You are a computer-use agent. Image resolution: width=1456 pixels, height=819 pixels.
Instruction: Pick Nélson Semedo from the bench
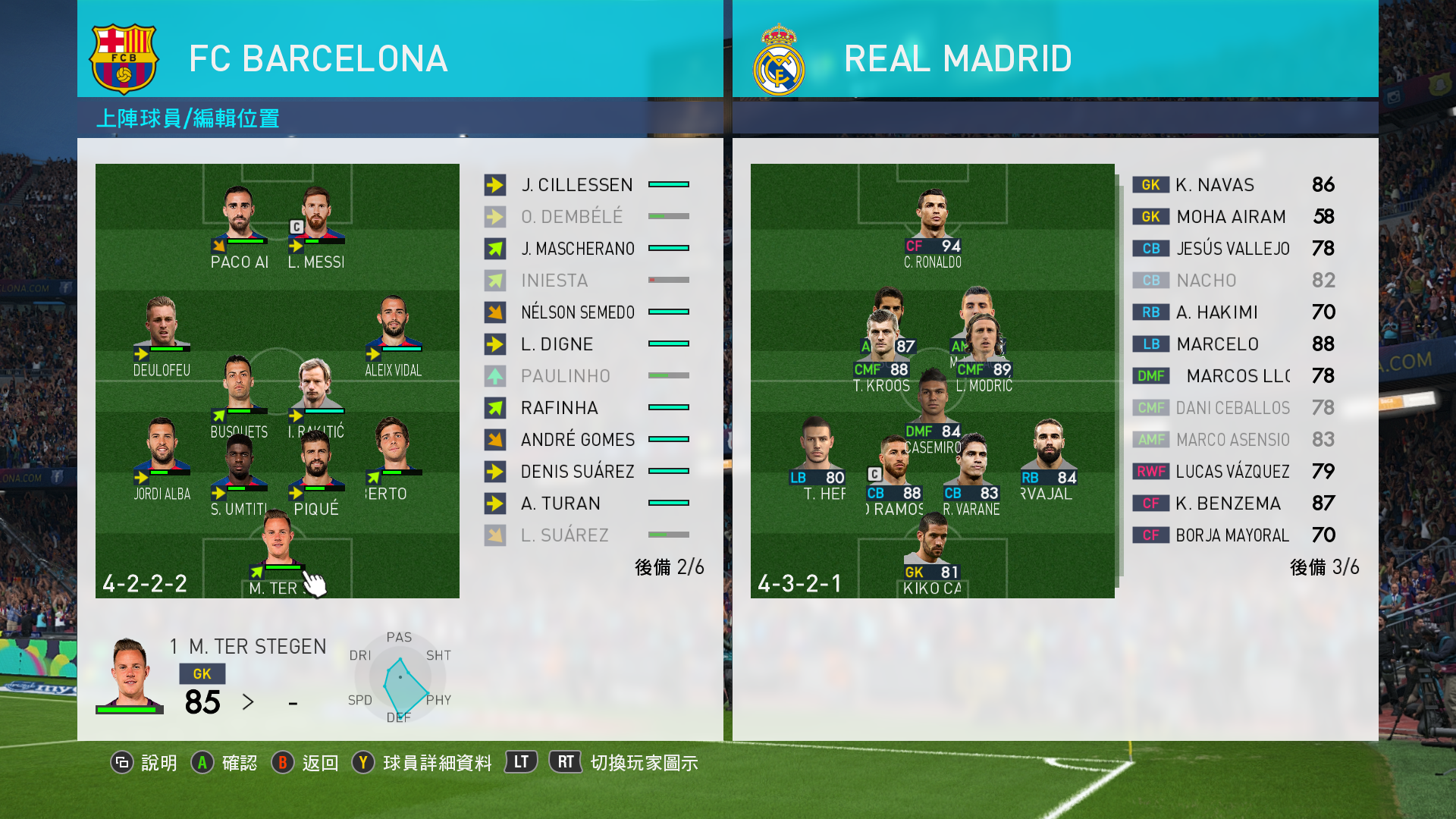(577, 312)
